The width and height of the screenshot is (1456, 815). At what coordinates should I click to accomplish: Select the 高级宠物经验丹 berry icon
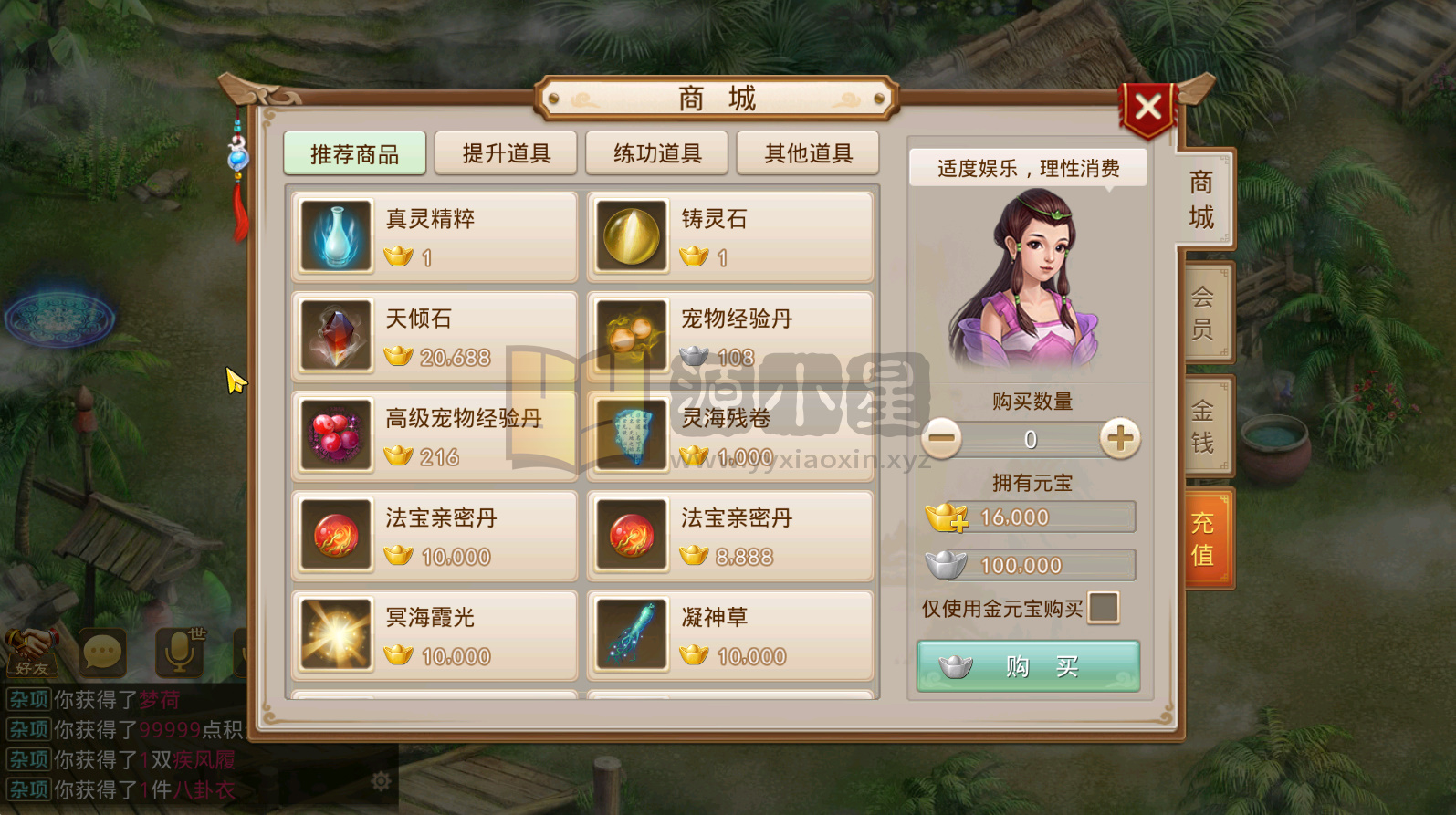point(335,435)
